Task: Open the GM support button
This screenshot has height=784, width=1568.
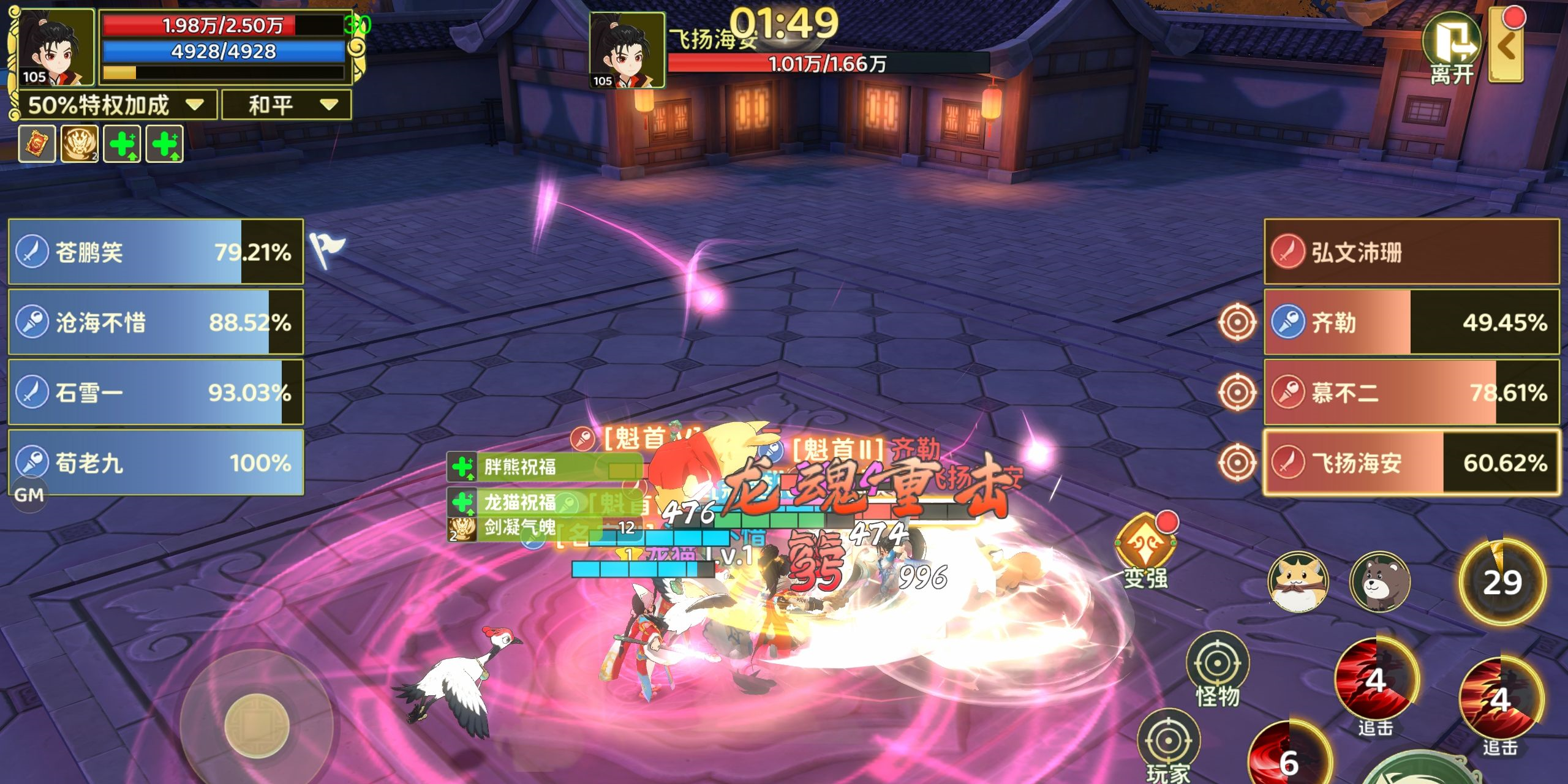Action: click(x=29, y=495)
